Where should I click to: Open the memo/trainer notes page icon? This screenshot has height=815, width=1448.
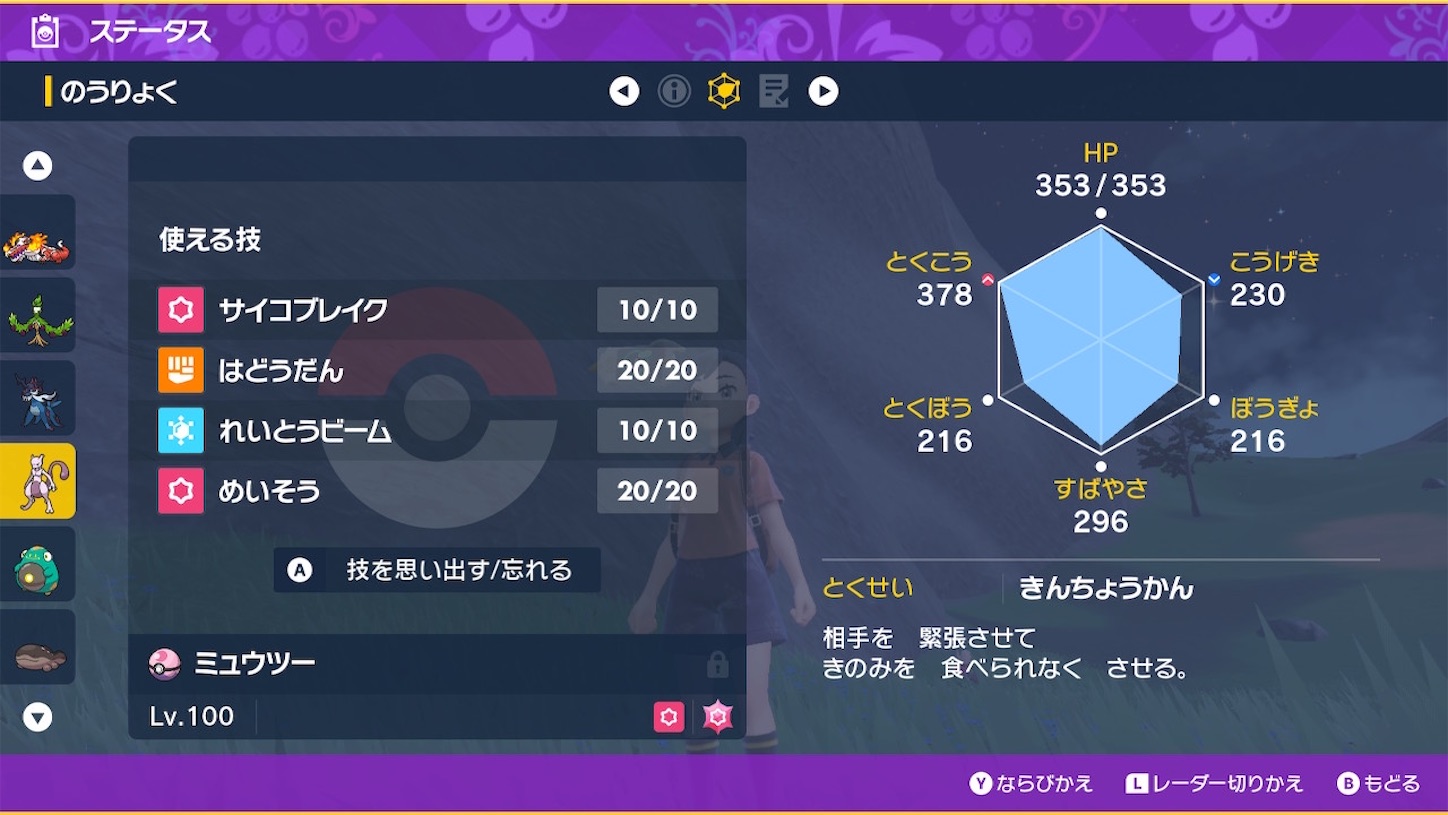(775, 90)
